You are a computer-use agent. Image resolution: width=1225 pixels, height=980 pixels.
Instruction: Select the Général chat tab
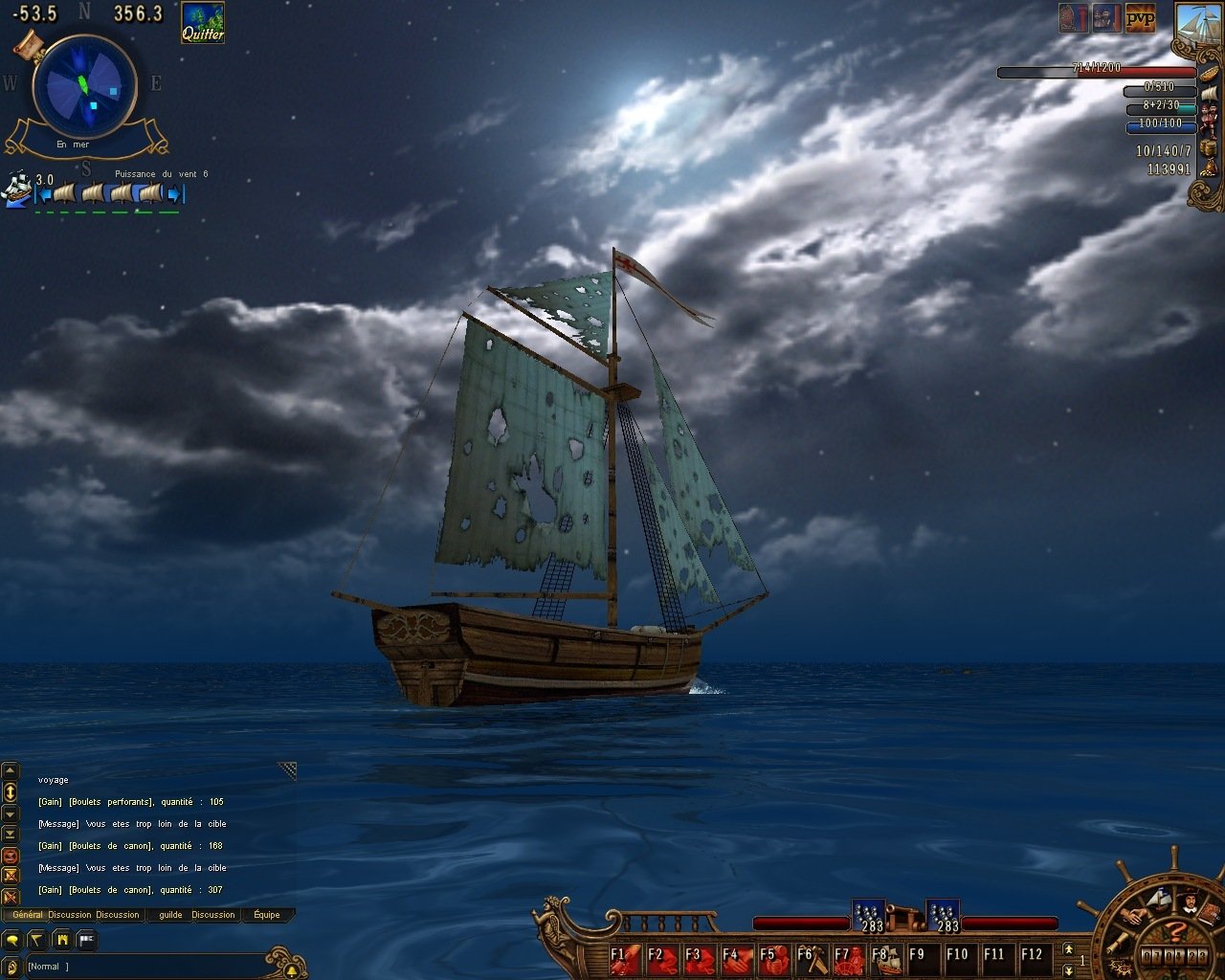(27, 915)
